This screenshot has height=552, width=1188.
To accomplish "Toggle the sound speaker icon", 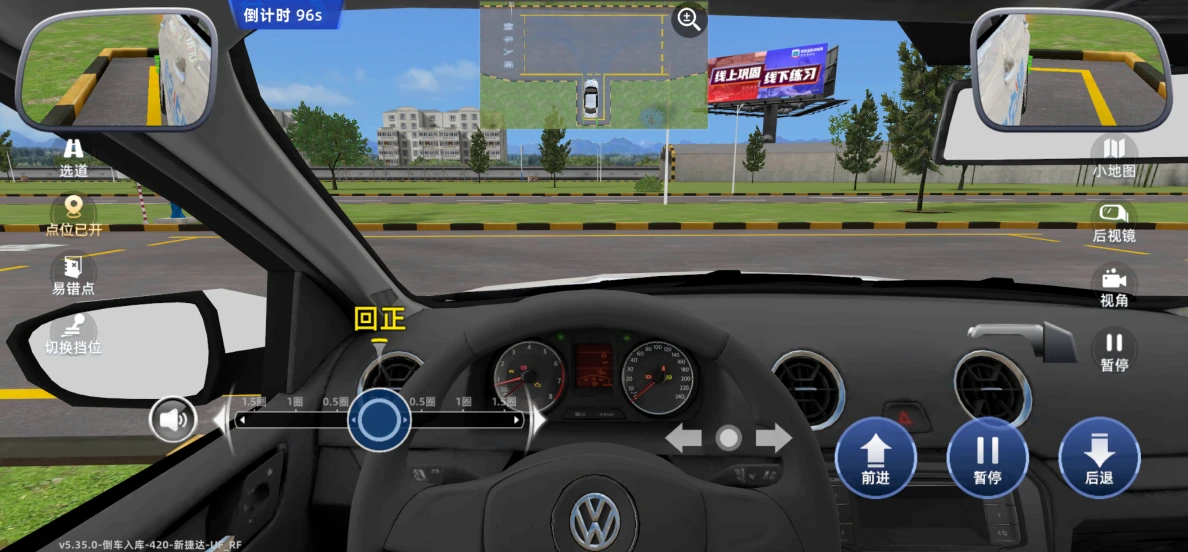I will pos(172,419).
